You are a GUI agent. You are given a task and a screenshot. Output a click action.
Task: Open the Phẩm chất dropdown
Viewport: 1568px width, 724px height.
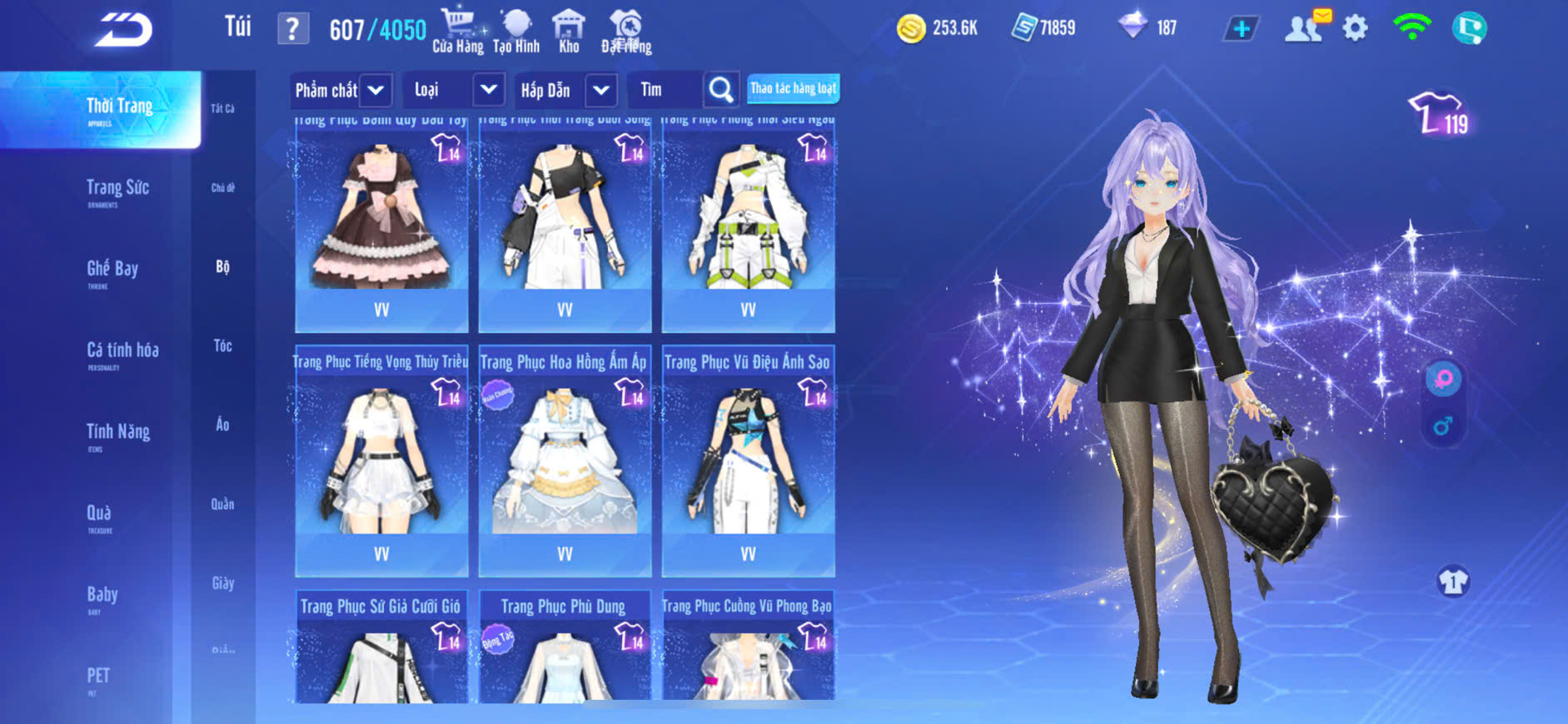[x=341, y=90]
